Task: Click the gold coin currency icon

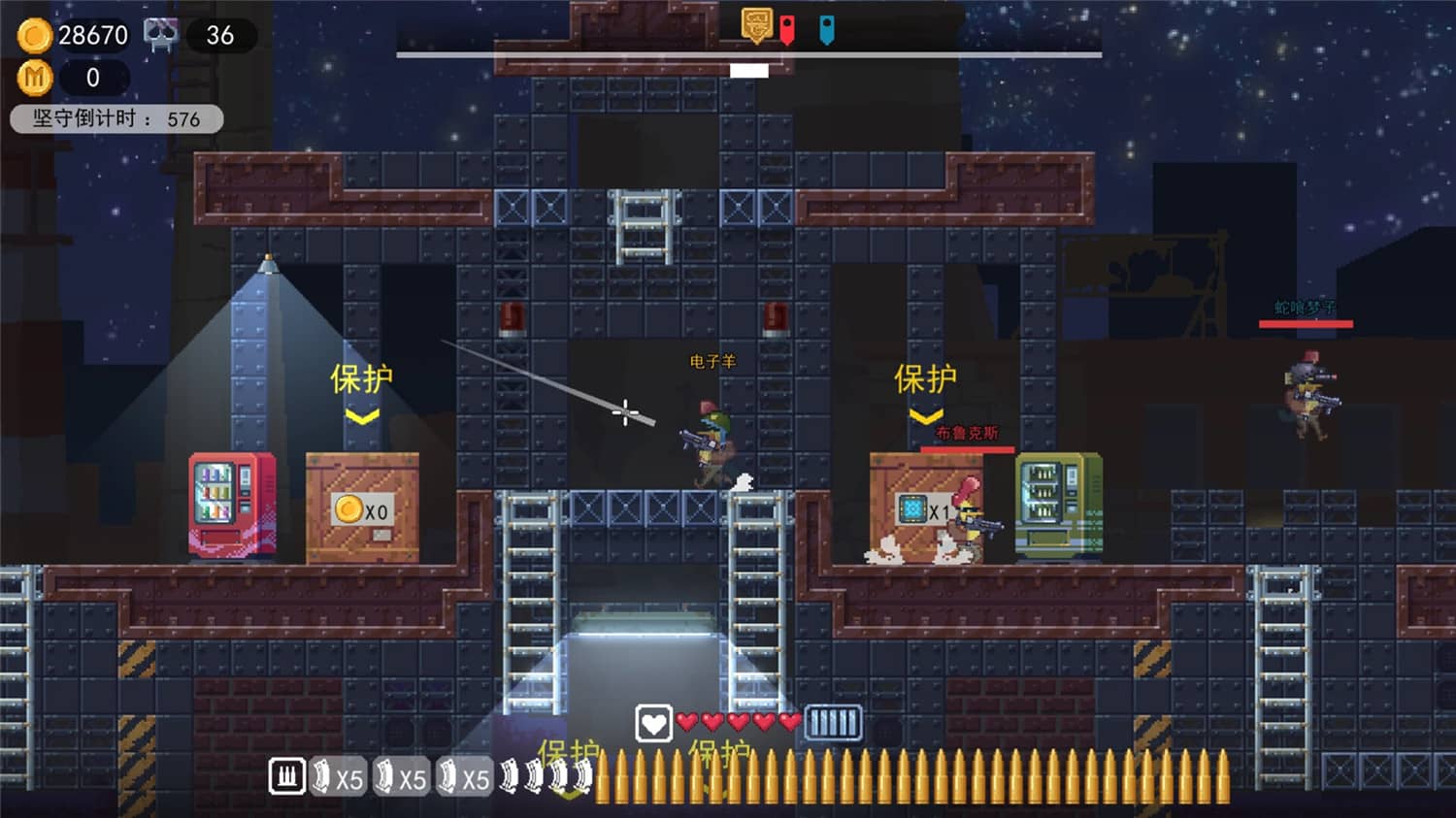Action: (35, 35)
